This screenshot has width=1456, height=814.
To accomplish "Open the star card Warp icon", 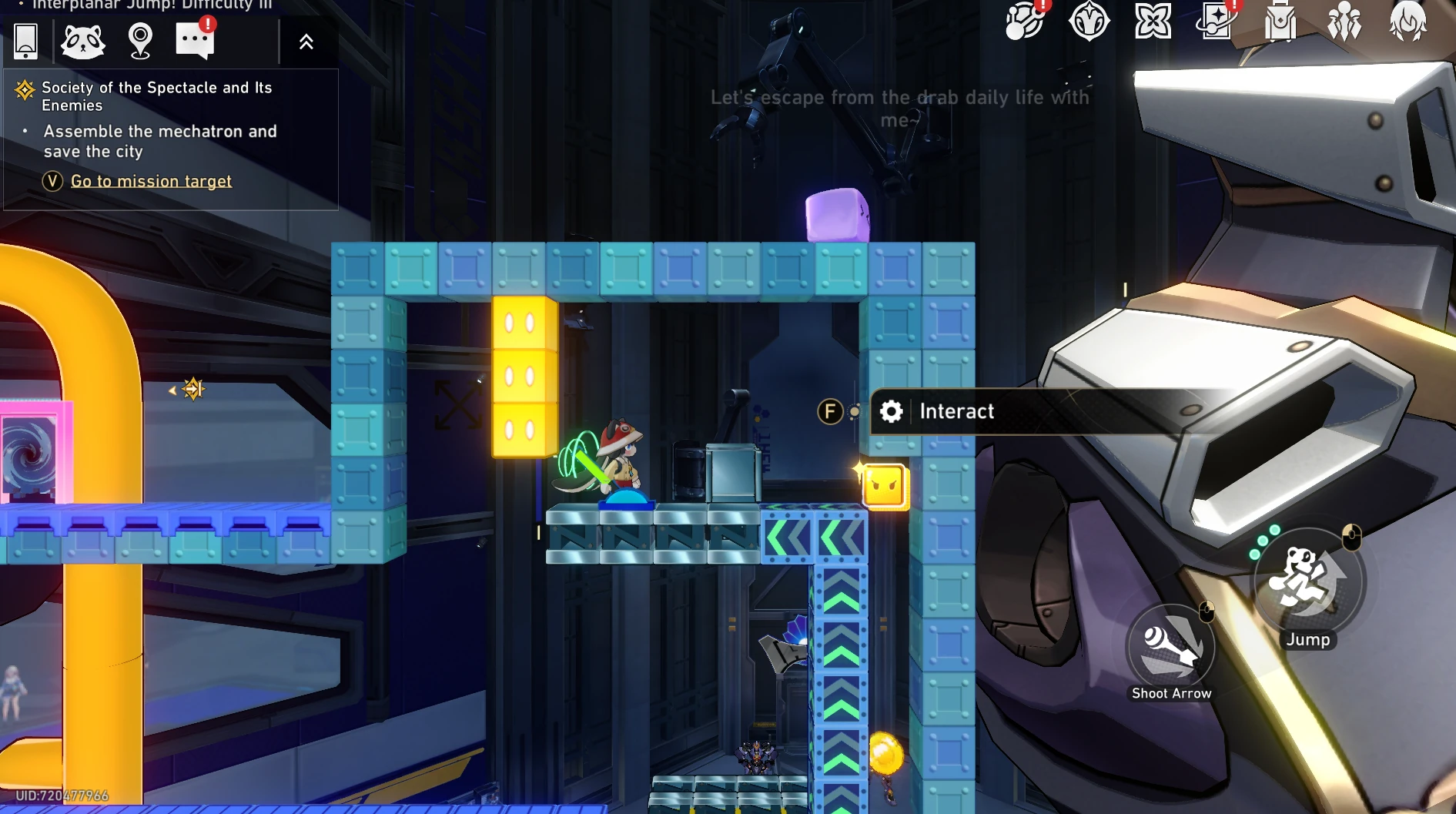I will [1217, 22].
